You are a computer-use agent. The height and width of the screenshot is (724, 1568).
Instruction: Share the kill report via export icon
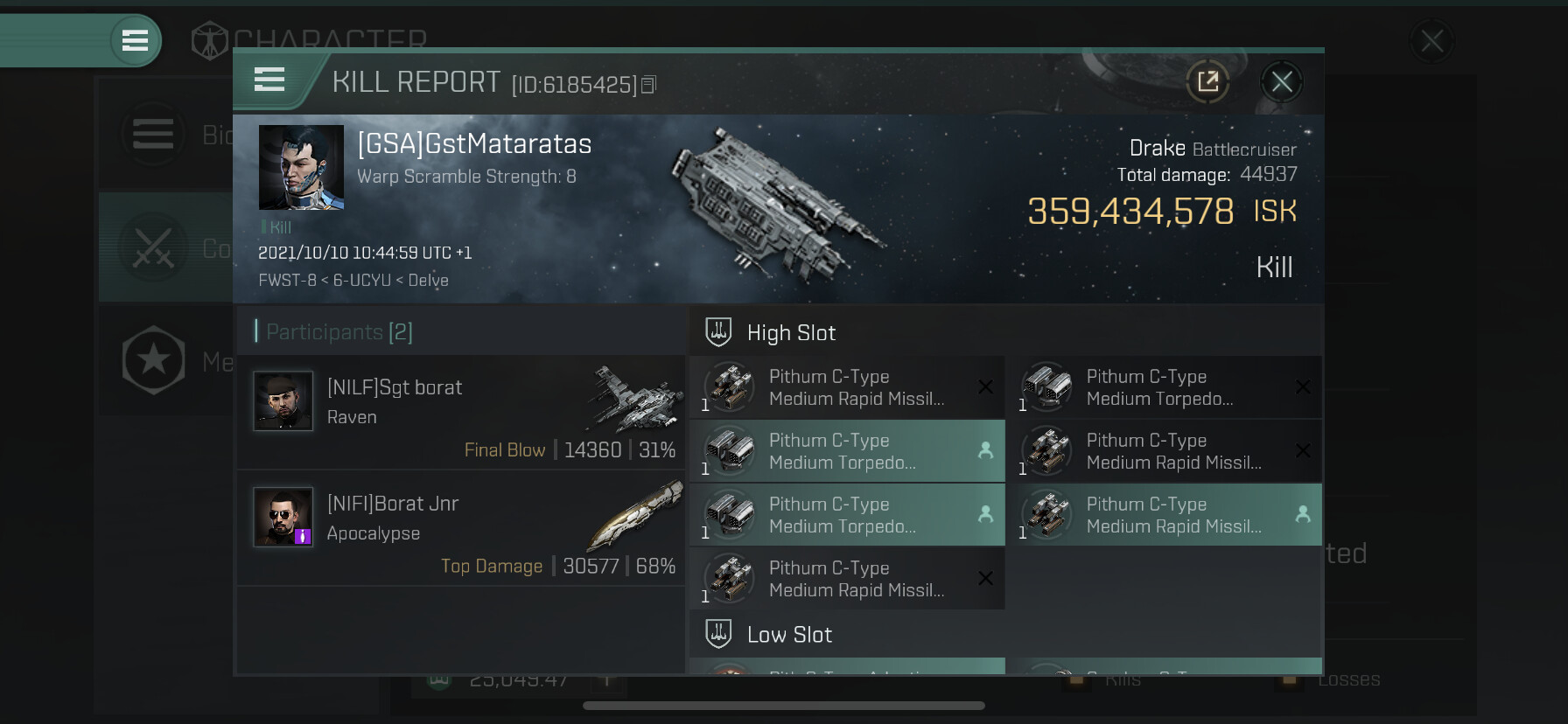tap(1207, 82)
